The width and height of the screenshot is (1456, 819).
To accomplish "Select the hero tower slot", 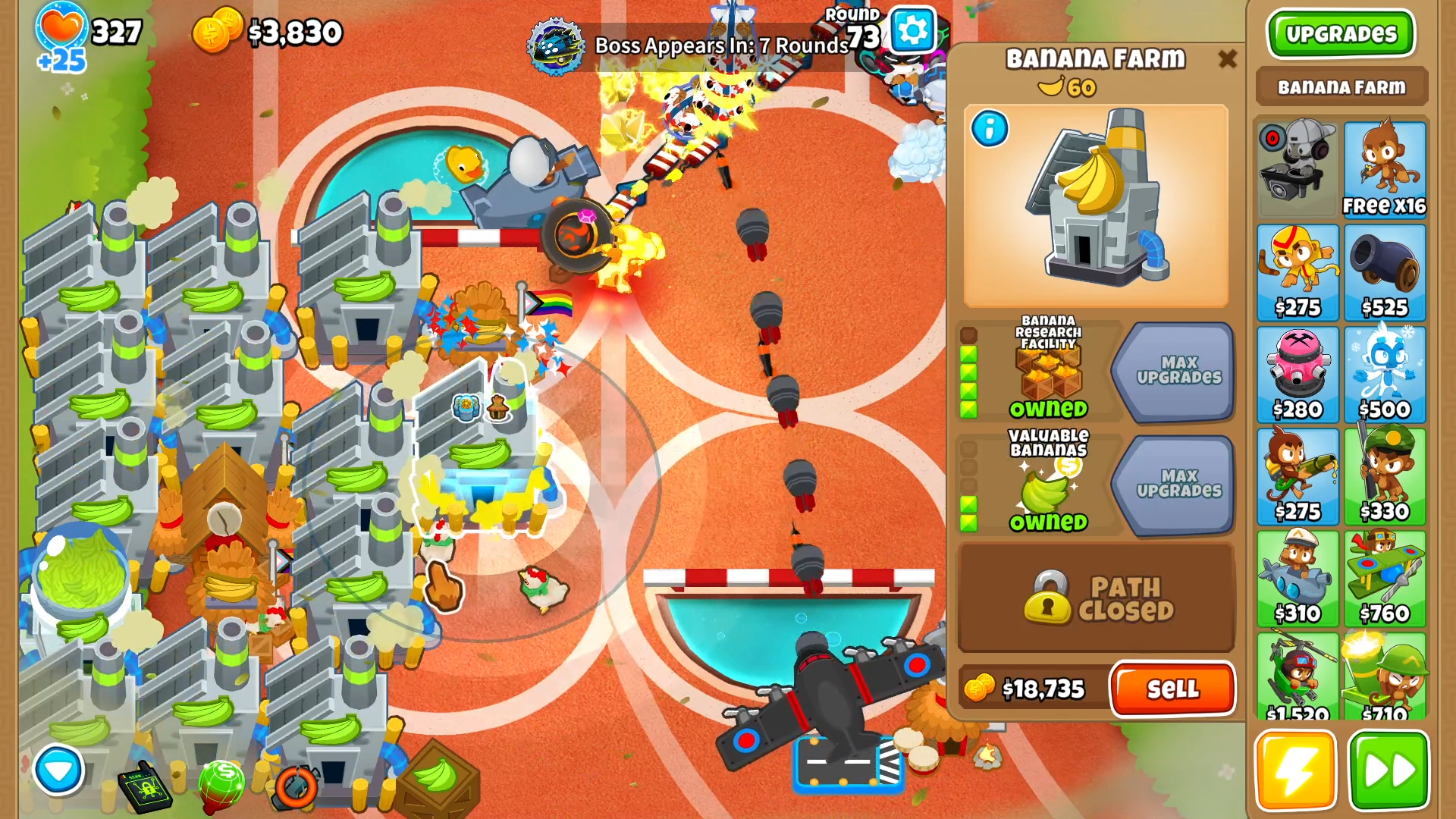I will [1298, 169].
